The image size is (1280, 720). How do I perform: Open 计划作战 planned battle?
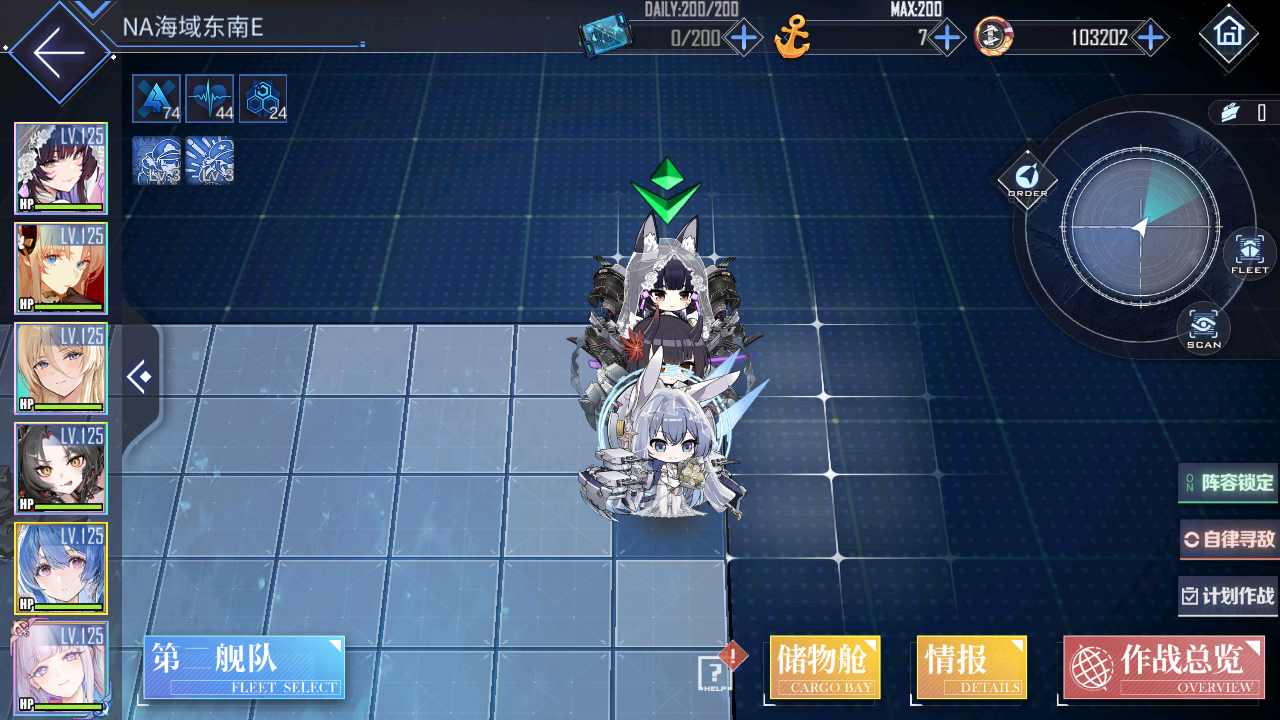[x=1229, y=597]
